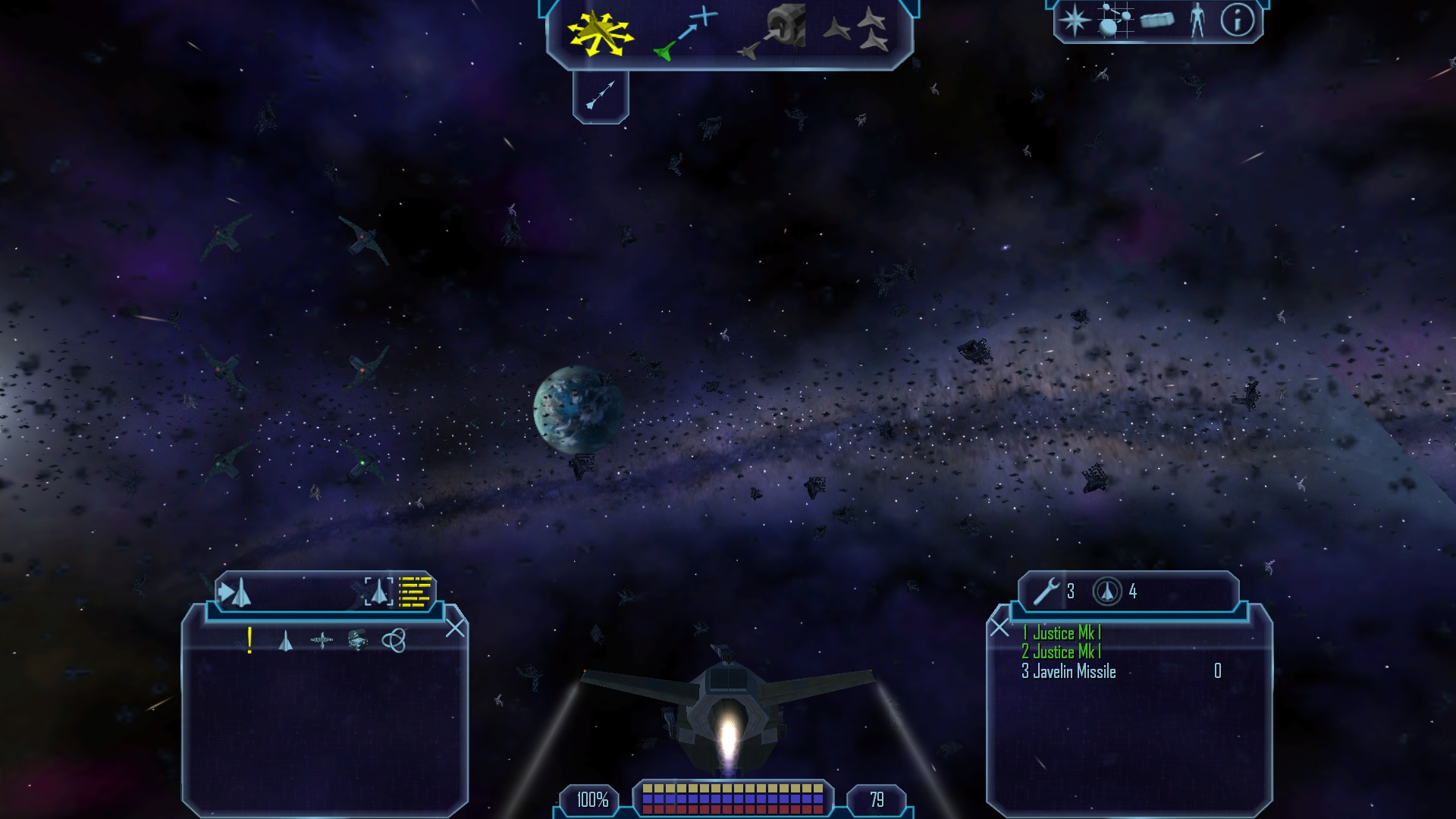Open the yellow text lines list icon
The image size is (1456, 819).
pos(415,592)
